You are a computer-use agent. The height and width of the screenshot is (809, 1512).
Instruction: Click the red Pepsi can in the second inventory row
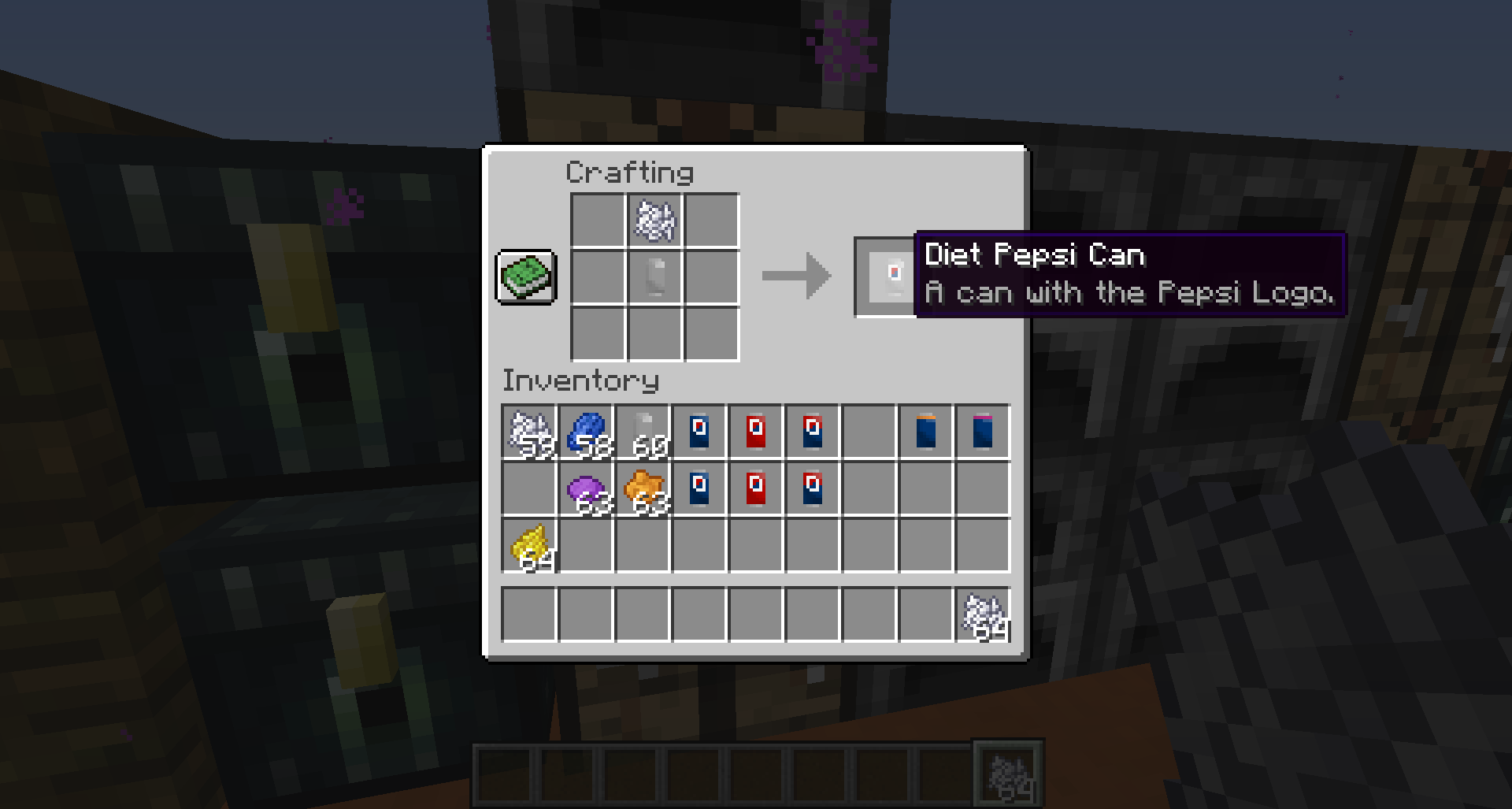pos(758,488)
